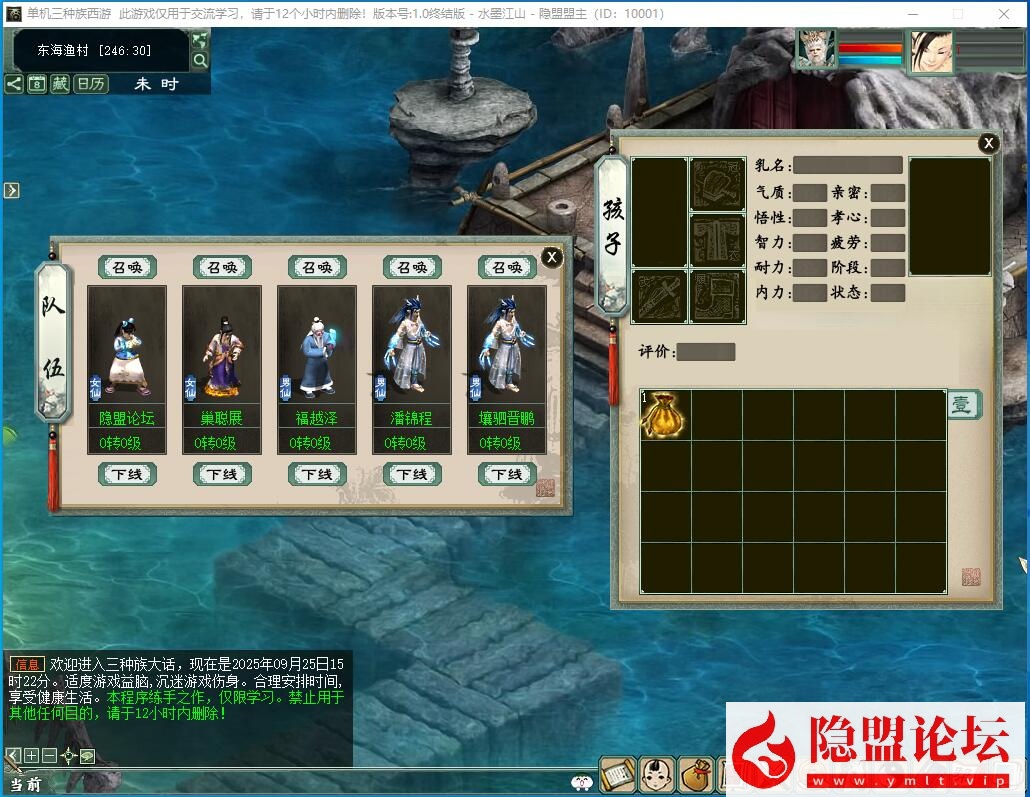The height and width of the screenshot is (797, 1030).
Task: Expand the side panel arrow on left edge
Action: tap(11, 190)
